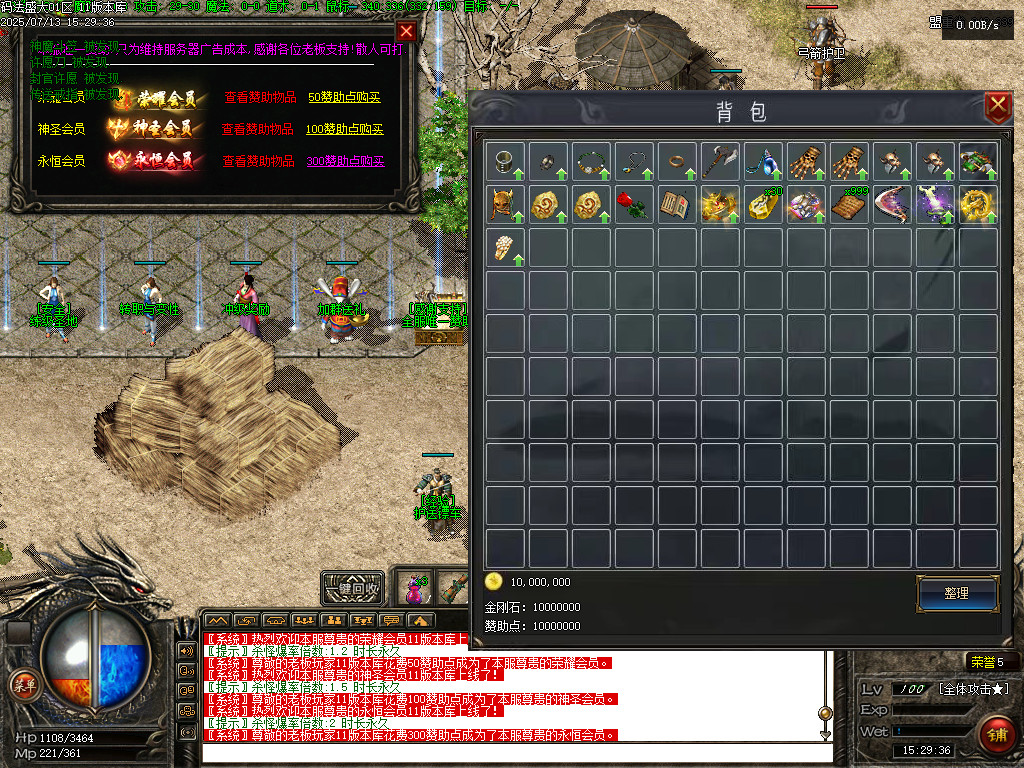The image size is (1024, 768).
Task: Toggle the sound speaker button beside chat
Action: pyautogui.click(x=186, y=650)
